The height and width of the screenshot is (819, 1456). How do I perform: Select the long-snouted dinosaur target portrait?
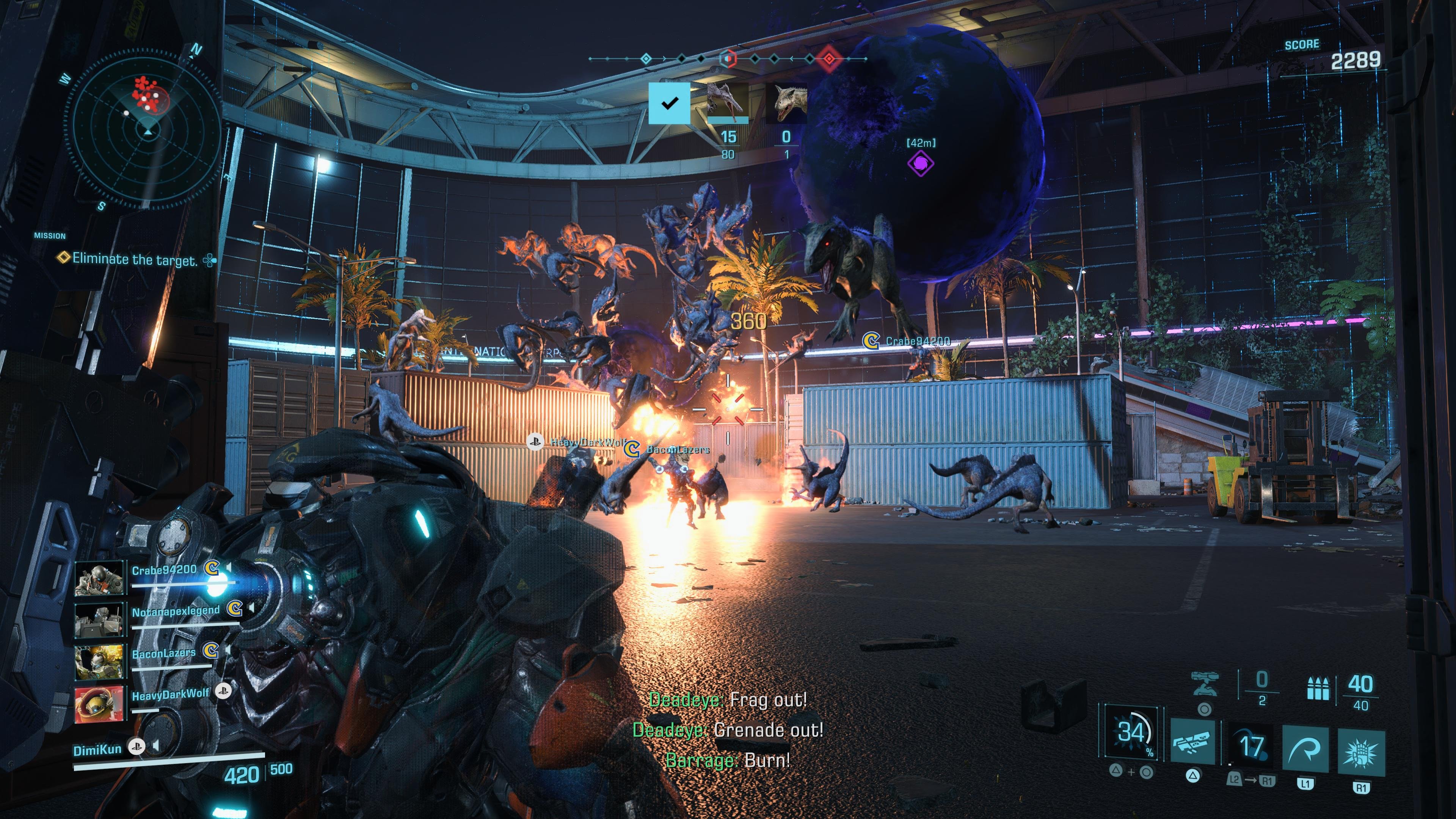(728, 103)
